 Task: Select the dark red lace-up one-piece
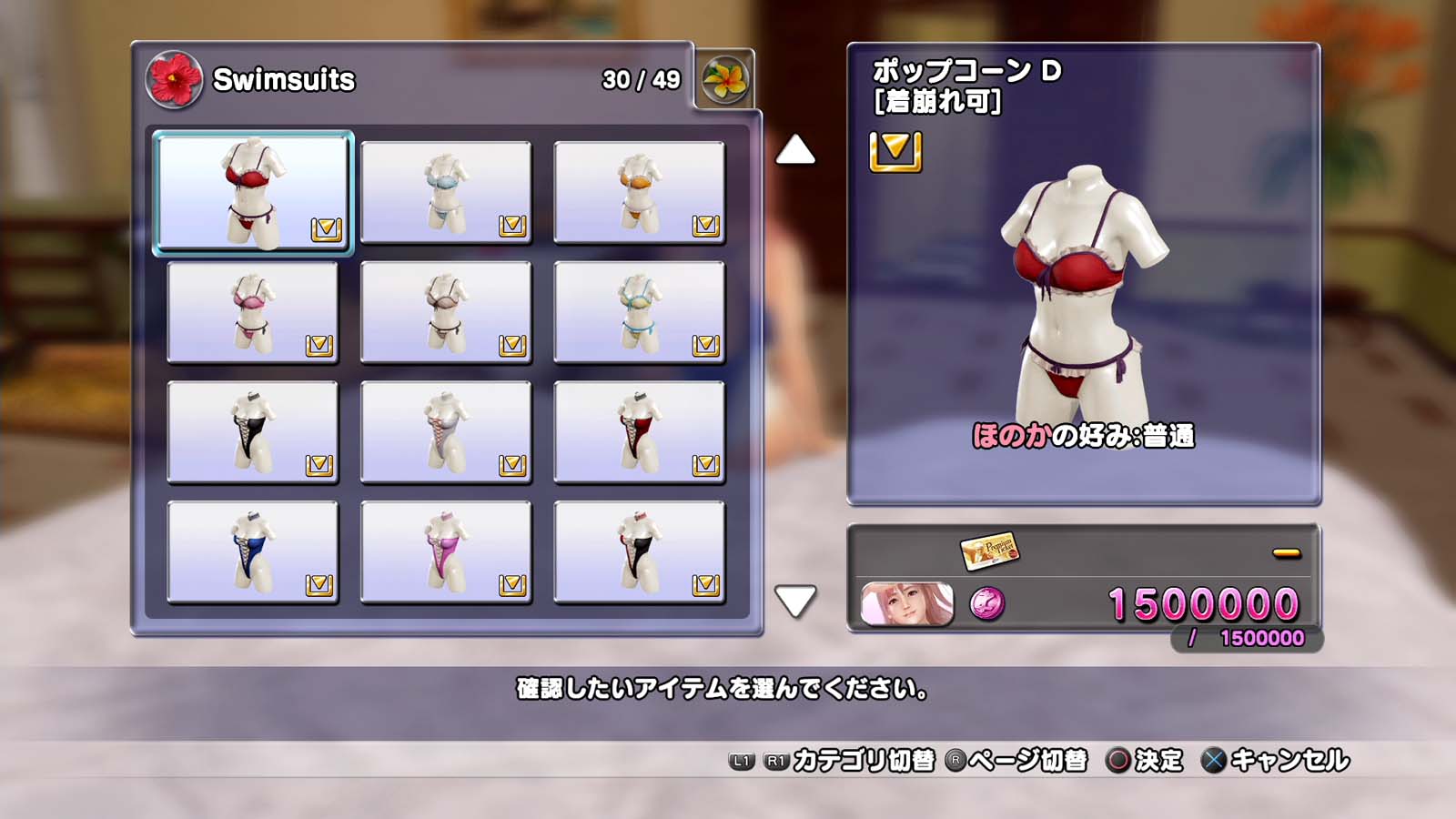click(x=639, y=432)
